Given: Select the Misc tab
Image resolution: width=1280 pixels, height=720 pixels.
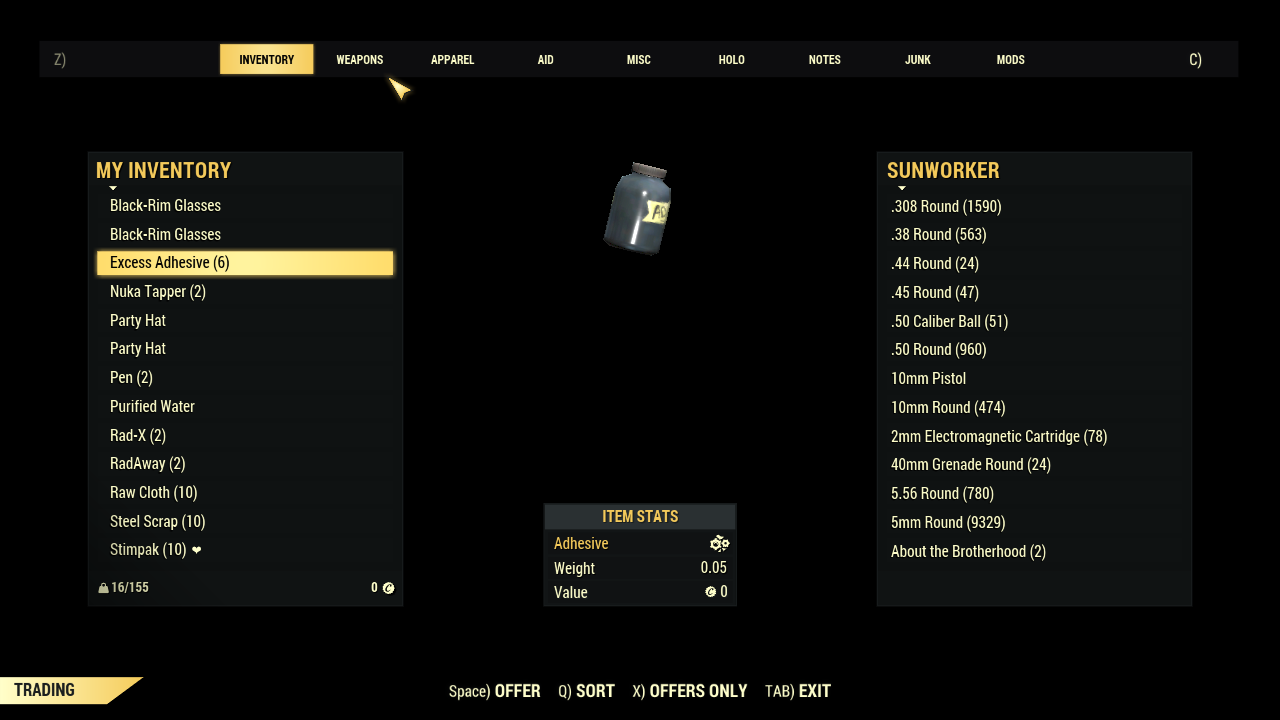Looking at the screenshot, I should pyautogui.click(x=638, y=60).
